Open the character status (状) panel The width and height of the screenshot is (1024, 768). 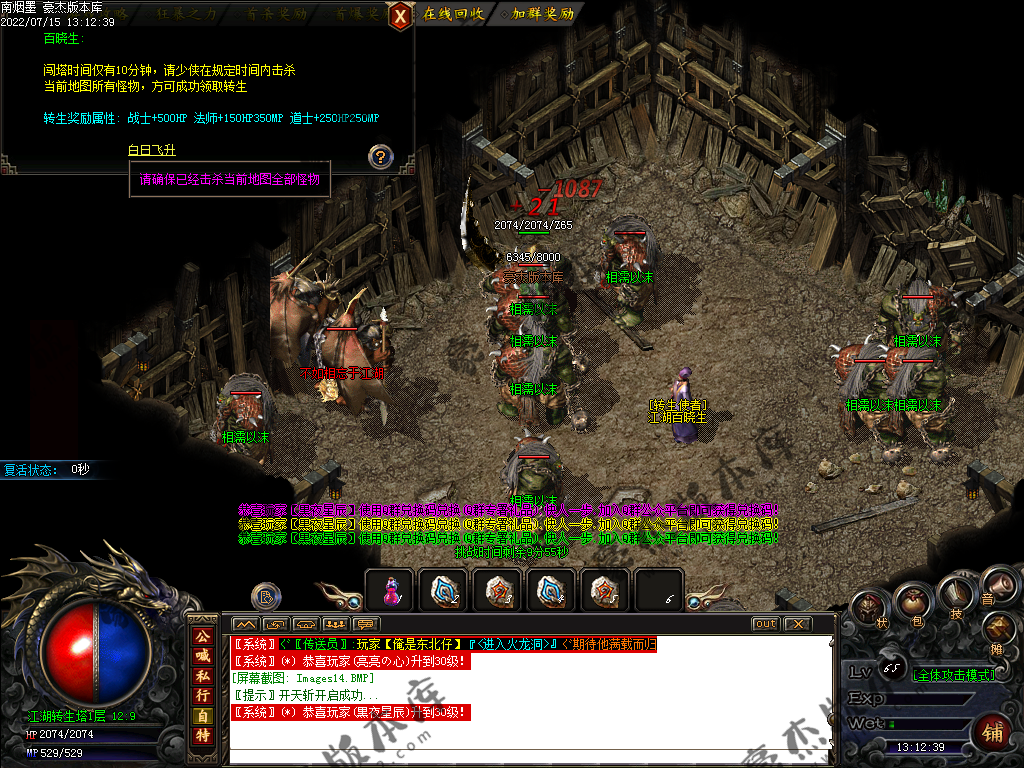868,607
